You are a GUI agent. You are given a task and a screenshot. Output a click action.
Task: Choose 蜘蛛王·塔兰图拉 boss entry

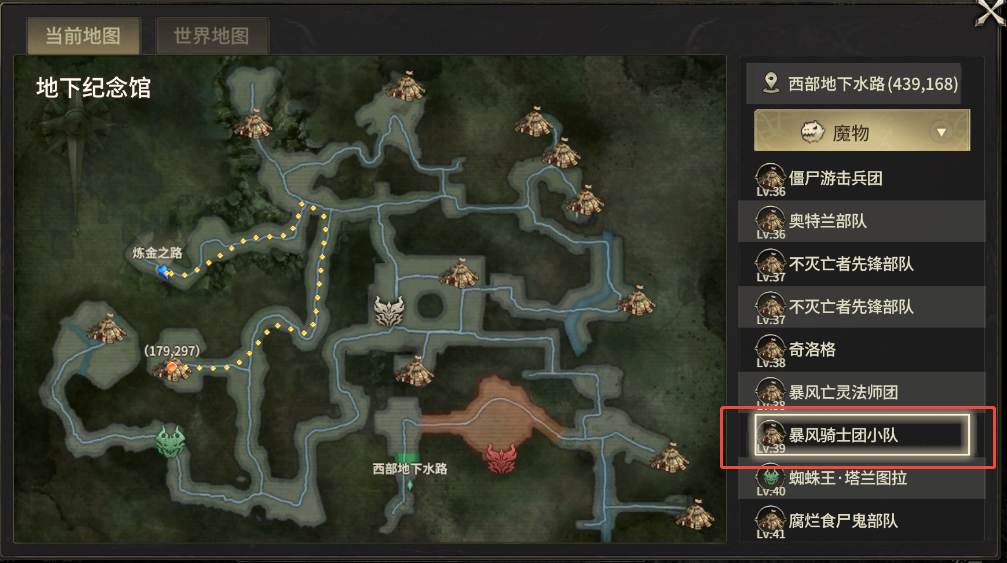click(x=848, y=477)
